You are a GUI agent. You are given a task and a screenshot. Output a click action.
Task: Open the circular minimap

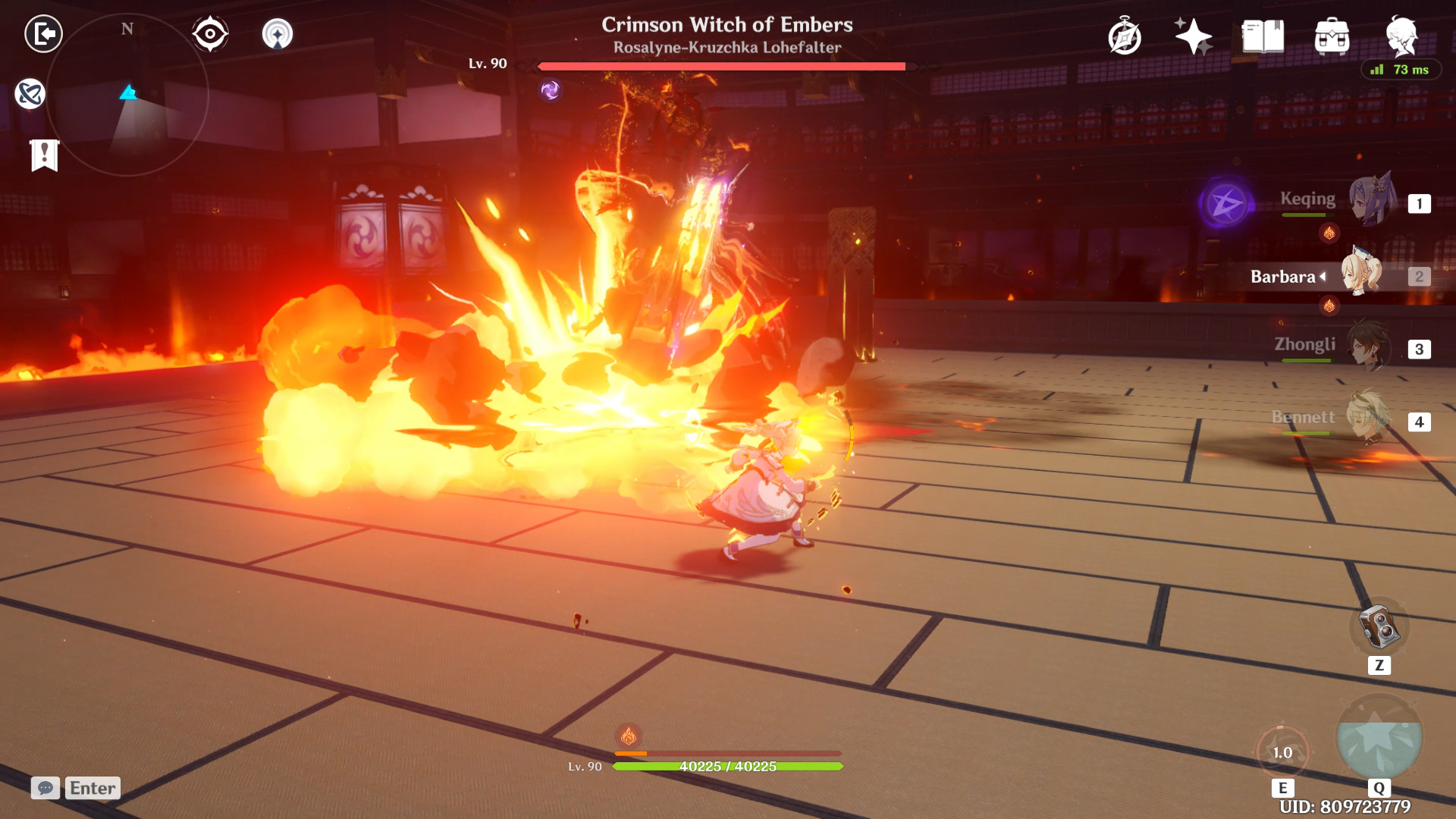tap(127, 95)
